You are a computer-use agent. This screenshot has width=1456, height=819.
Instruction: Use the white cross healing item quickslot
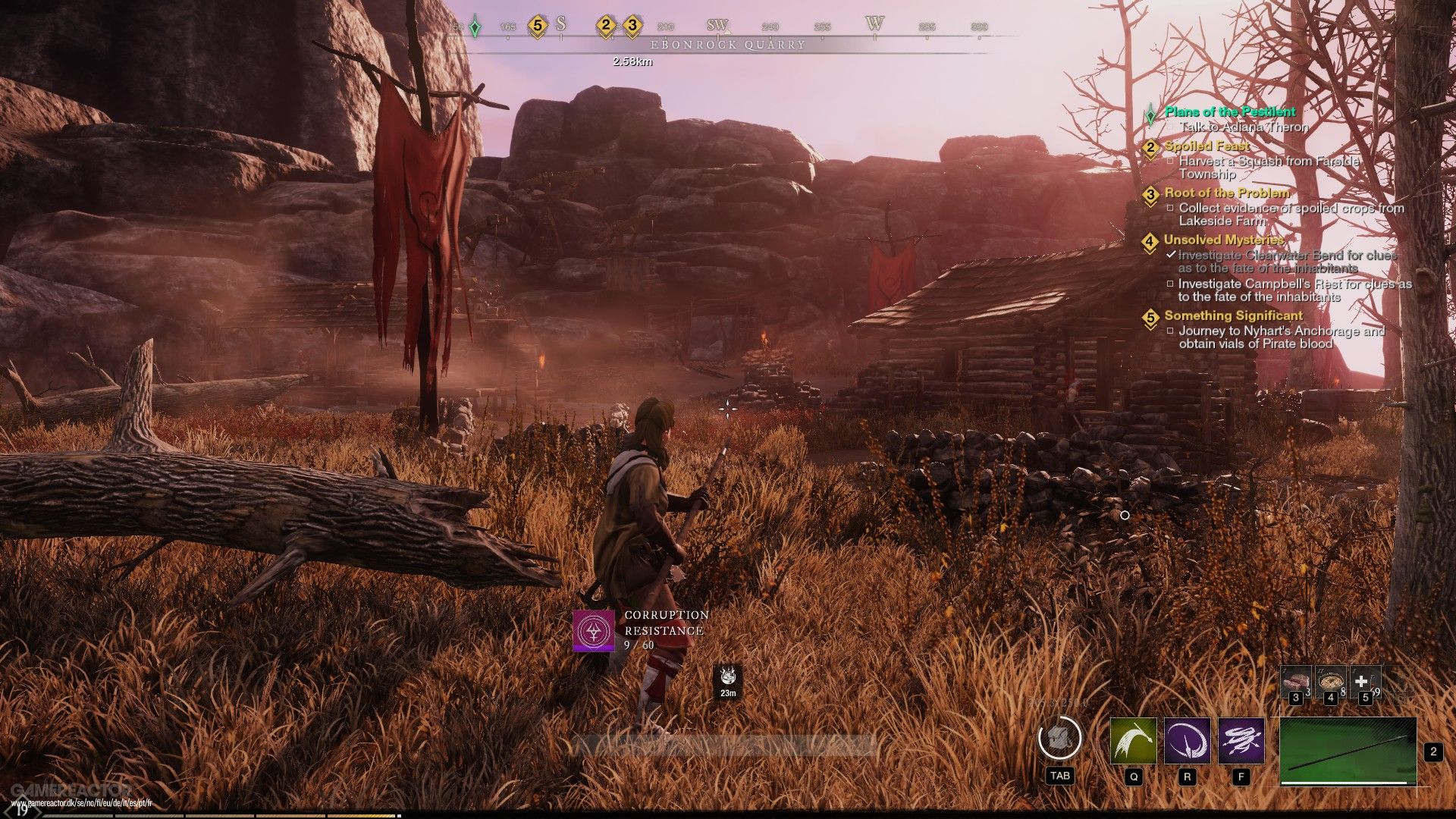point(1363,680)
